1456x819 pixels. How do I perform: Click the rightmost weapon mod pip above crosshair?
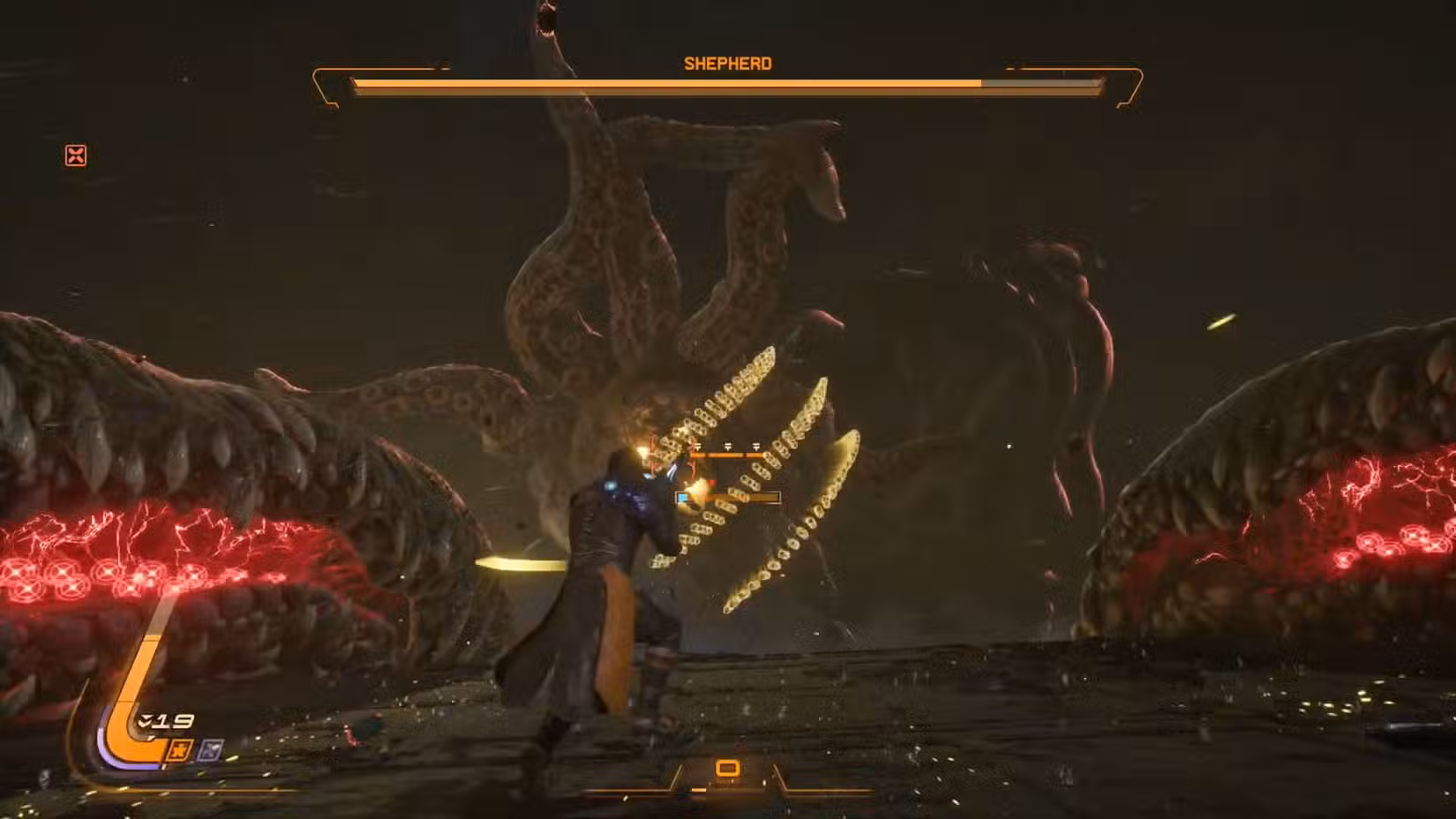[x=756, y=446]
